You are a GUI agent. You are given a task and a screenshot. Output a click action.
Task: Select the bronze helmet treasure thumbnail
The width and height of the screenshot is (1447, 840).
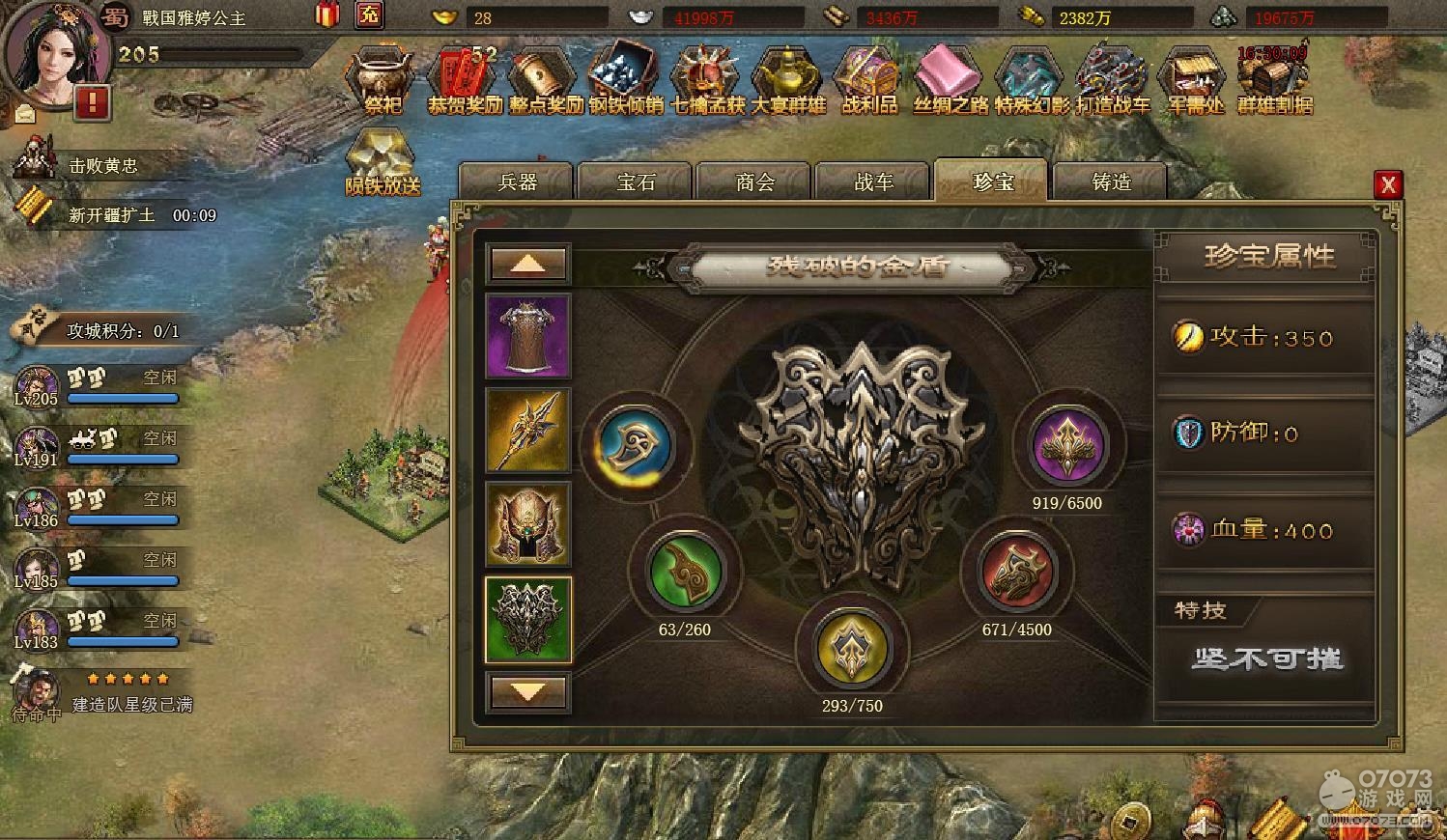point(527,524)
